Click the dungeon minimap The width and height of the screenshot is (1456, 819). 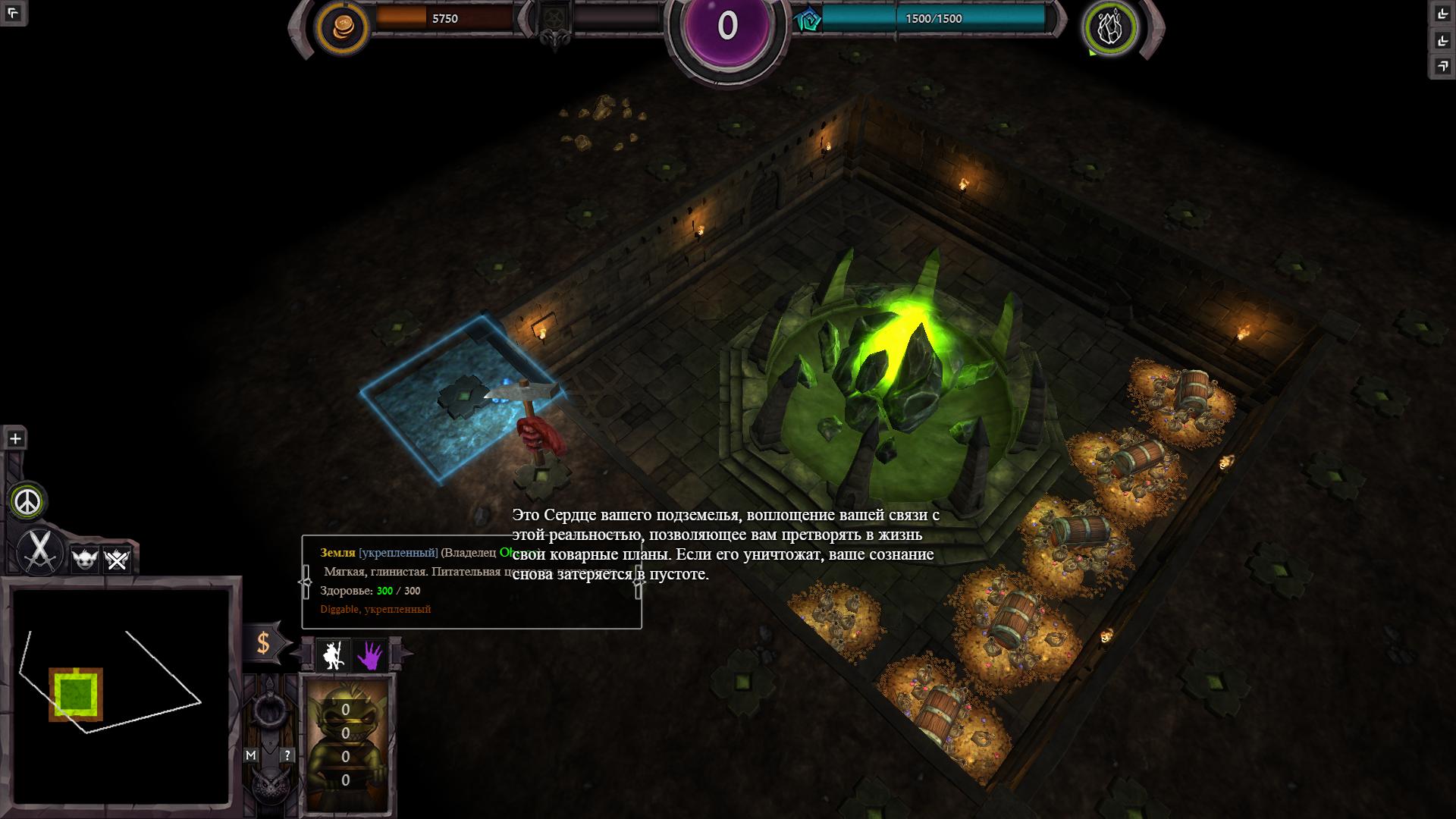121,696
